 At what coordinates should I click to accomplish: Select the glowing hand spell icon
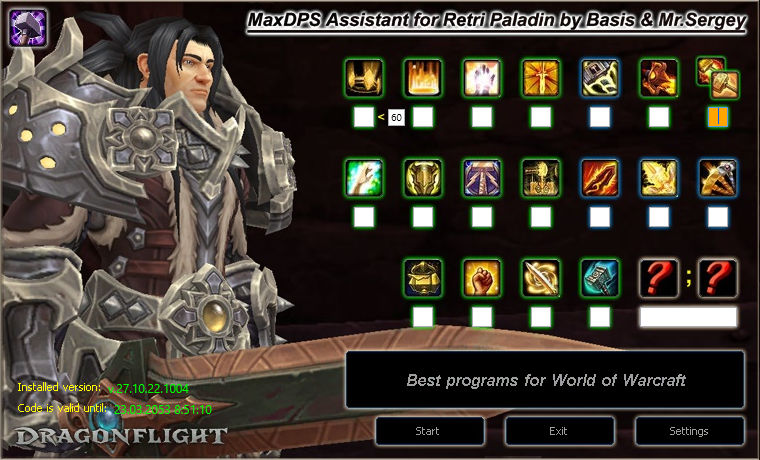point(481,77)
